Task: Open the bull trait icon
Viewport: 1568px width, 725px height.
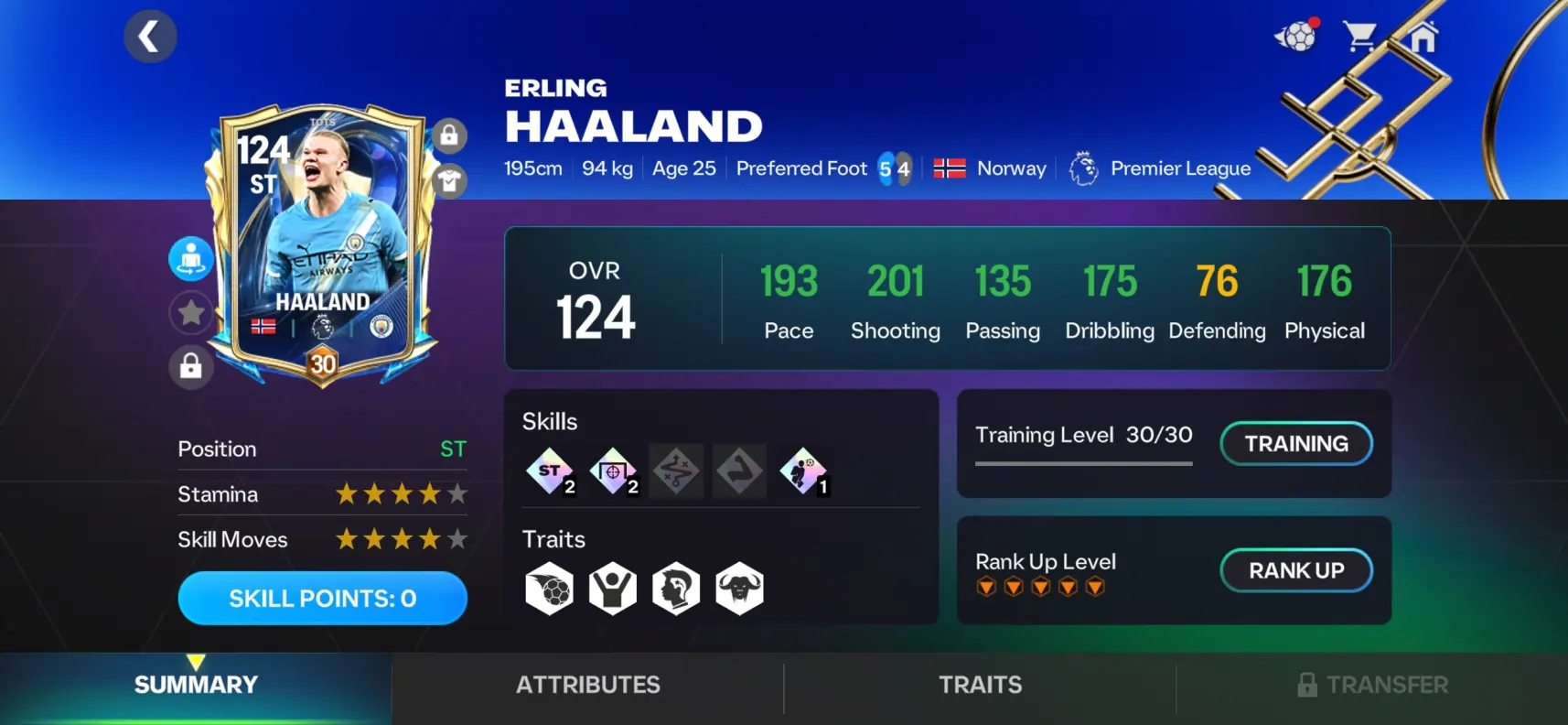Action: pyautogui.click(x=739, y=588)
